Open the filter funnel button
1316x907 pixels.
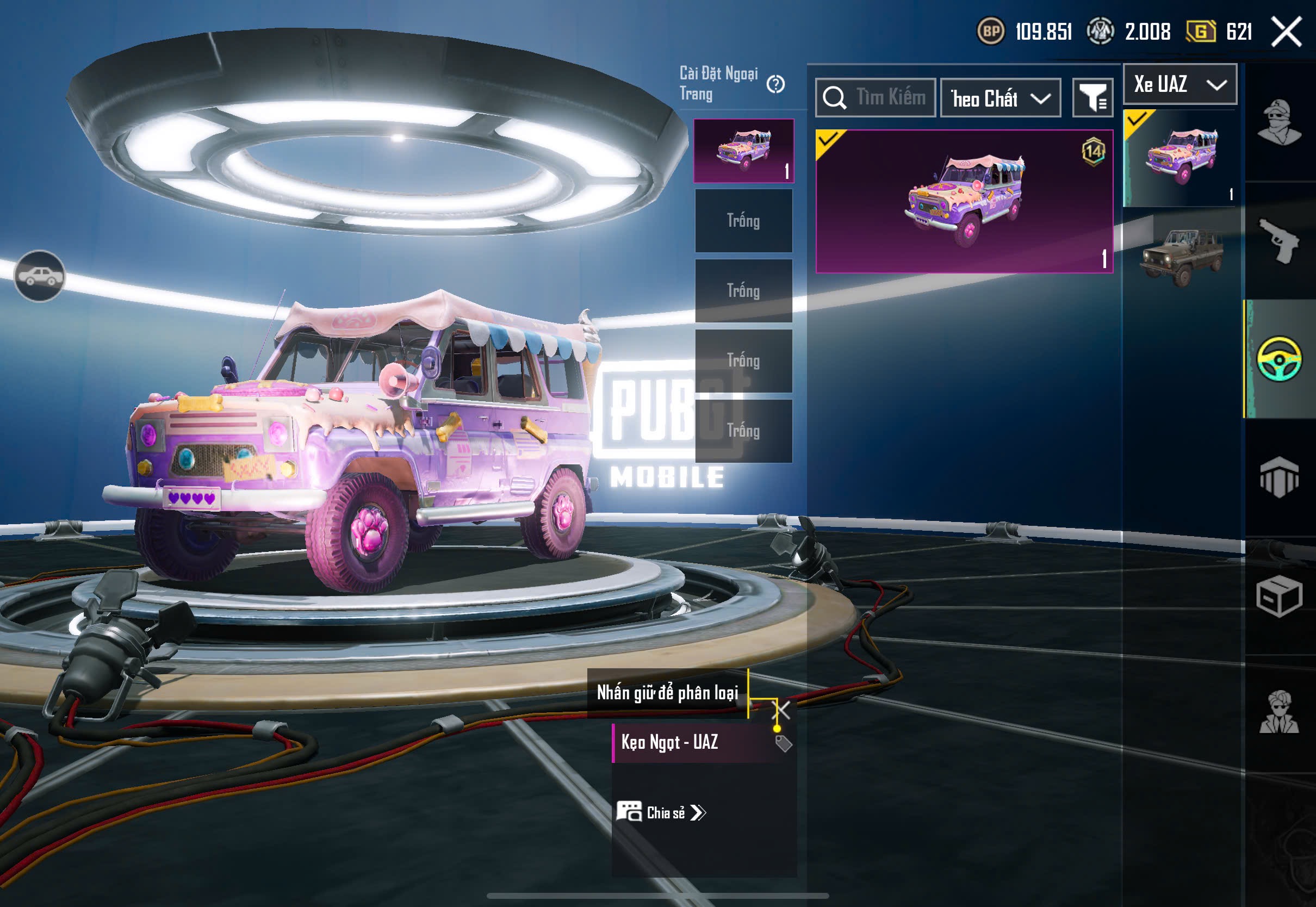tap(1092, 98)
